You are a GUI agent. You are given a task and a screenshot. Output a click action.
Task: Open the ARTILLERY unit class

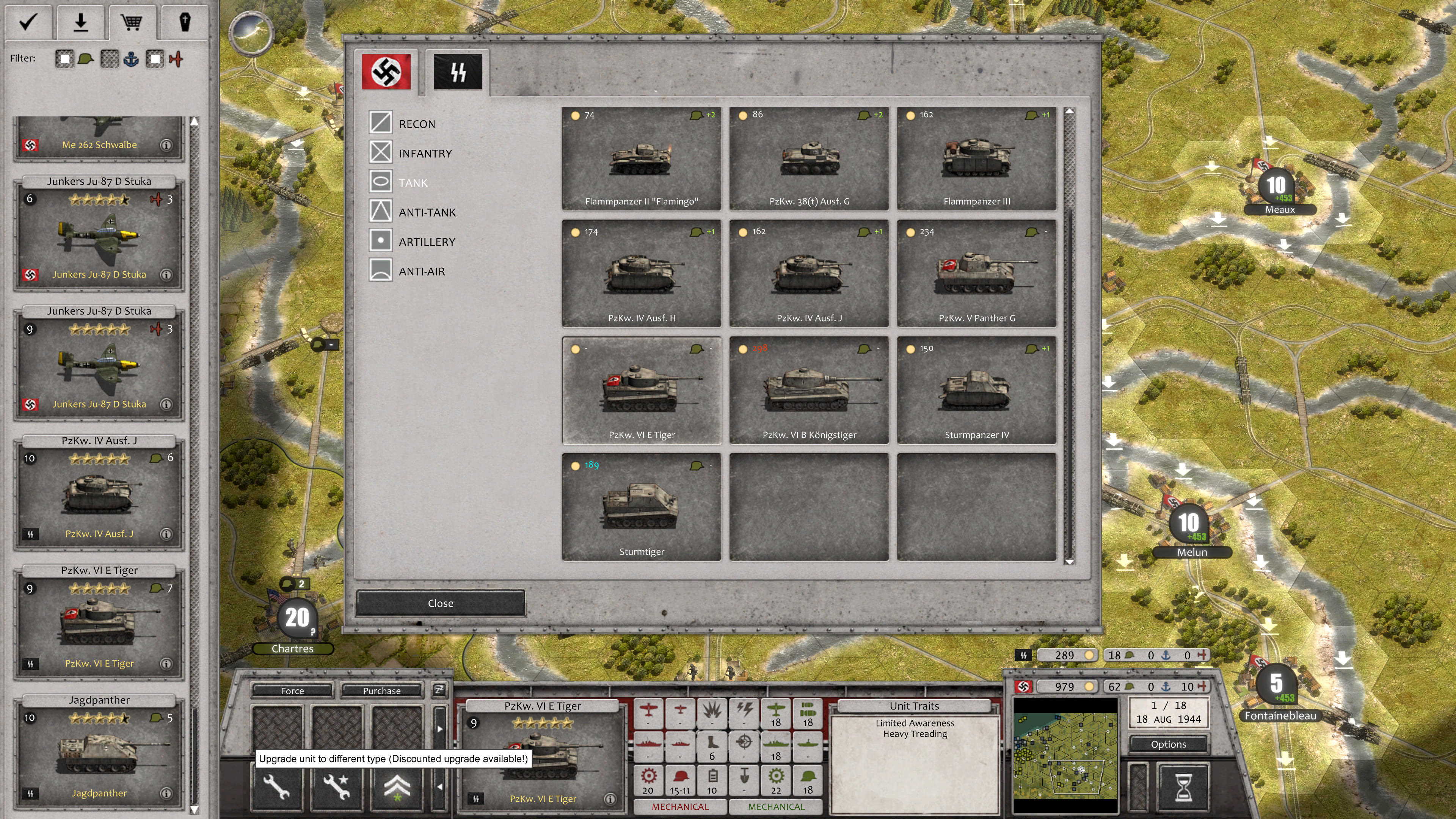426,242
